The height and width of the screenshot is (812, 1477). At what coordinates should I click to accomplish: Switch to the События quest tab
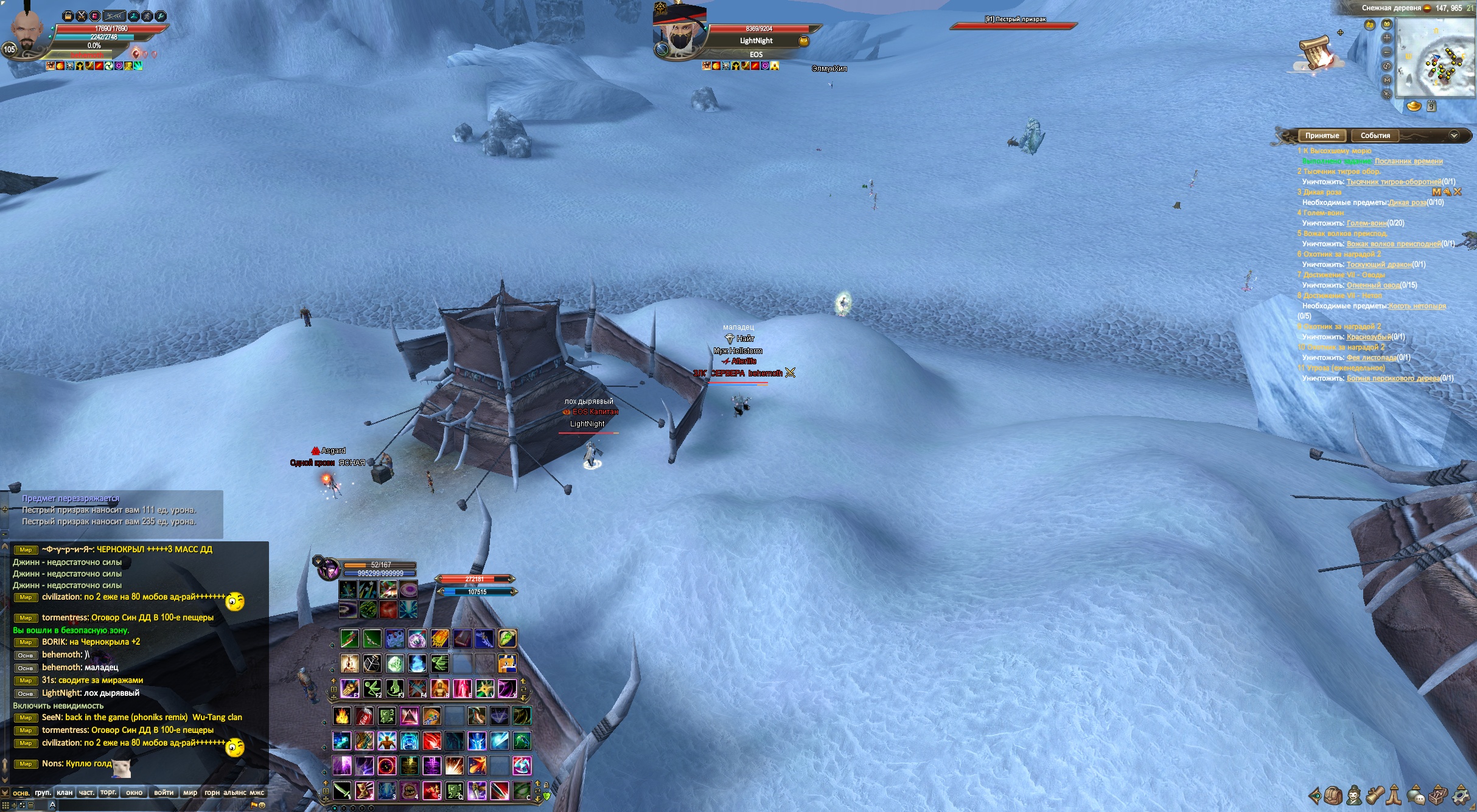[1375, 136]
